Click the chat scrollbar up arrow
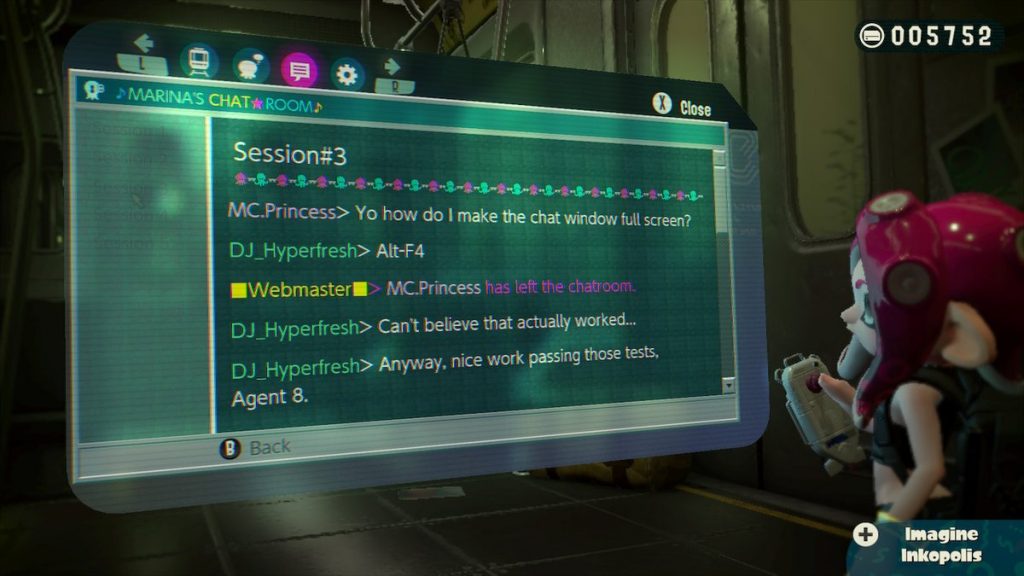1024x576 pixels. point(720,157)
